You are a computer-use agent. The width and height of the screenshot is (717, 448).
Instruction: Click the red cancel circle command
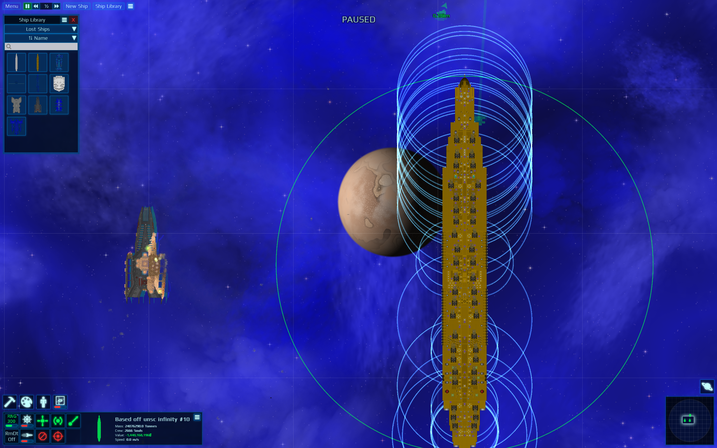pyautogui.click(x=42, y=436)
